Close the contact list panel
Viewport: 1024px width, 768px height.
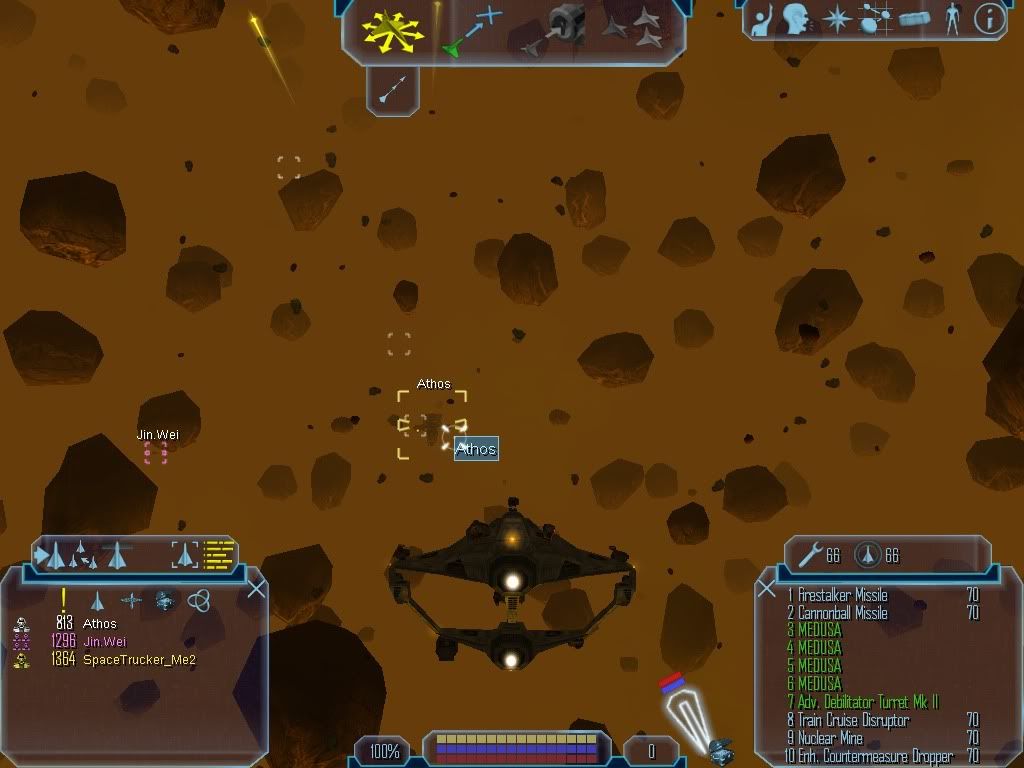coord(256,588)
